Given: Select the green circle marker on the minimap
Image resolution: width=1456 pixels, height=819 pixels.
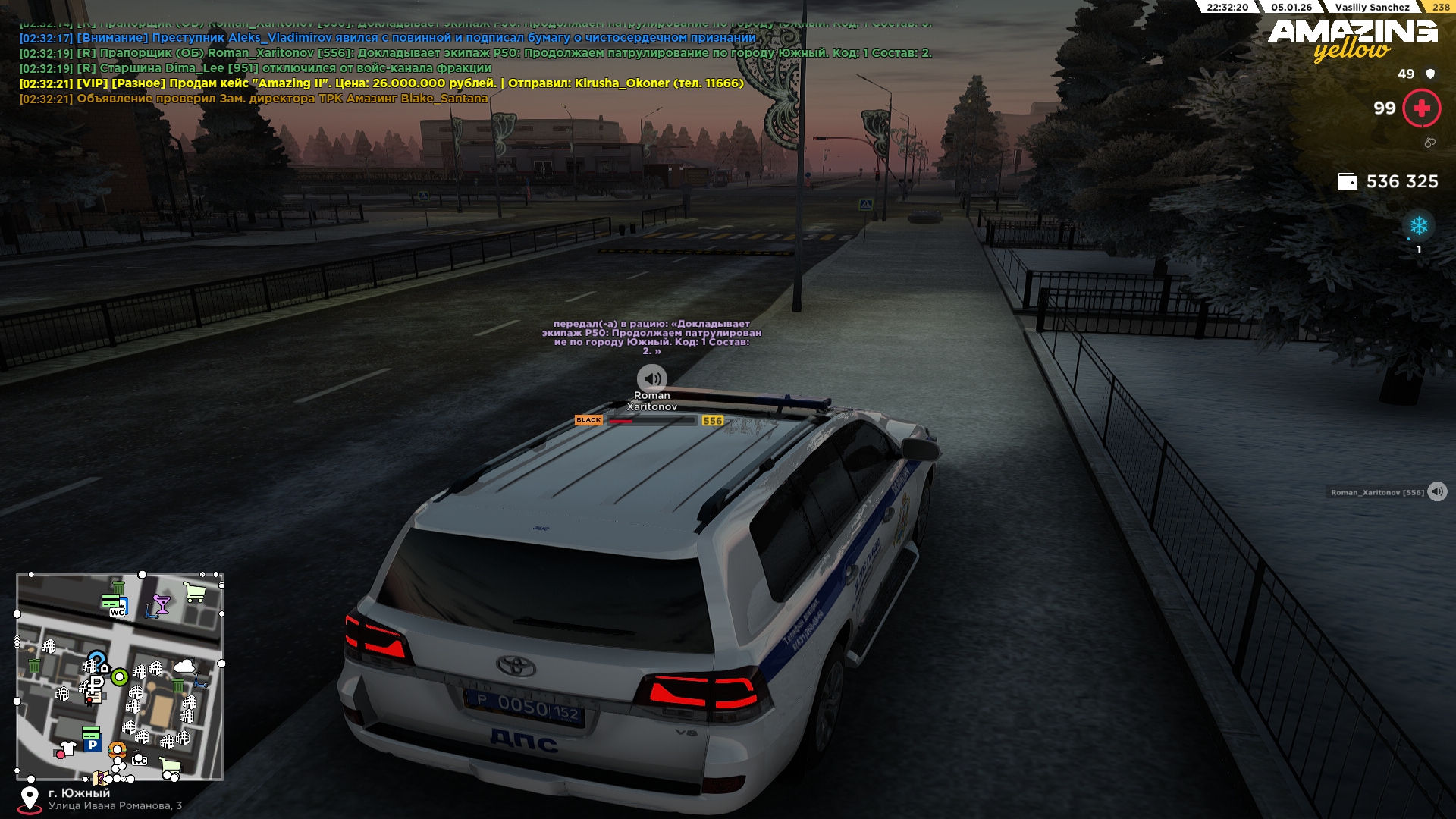Looking at the screenshot, I should (119, 677).
